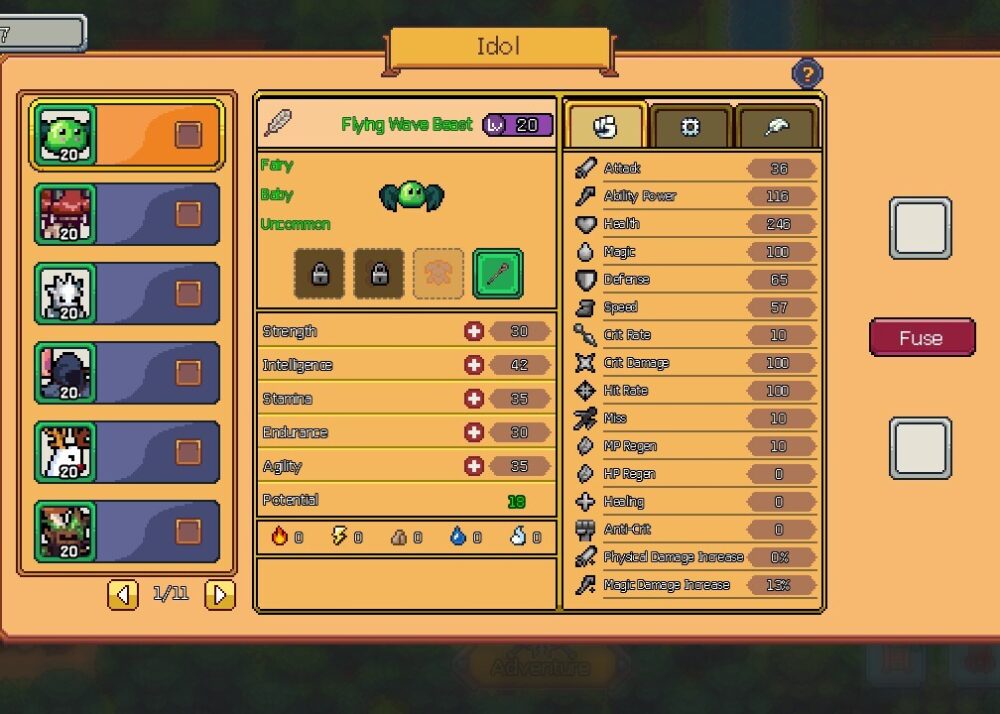The height and width of the screenshot is (714, 1000).
Task: Open the question mark help button
Action: tap(807, 73)
